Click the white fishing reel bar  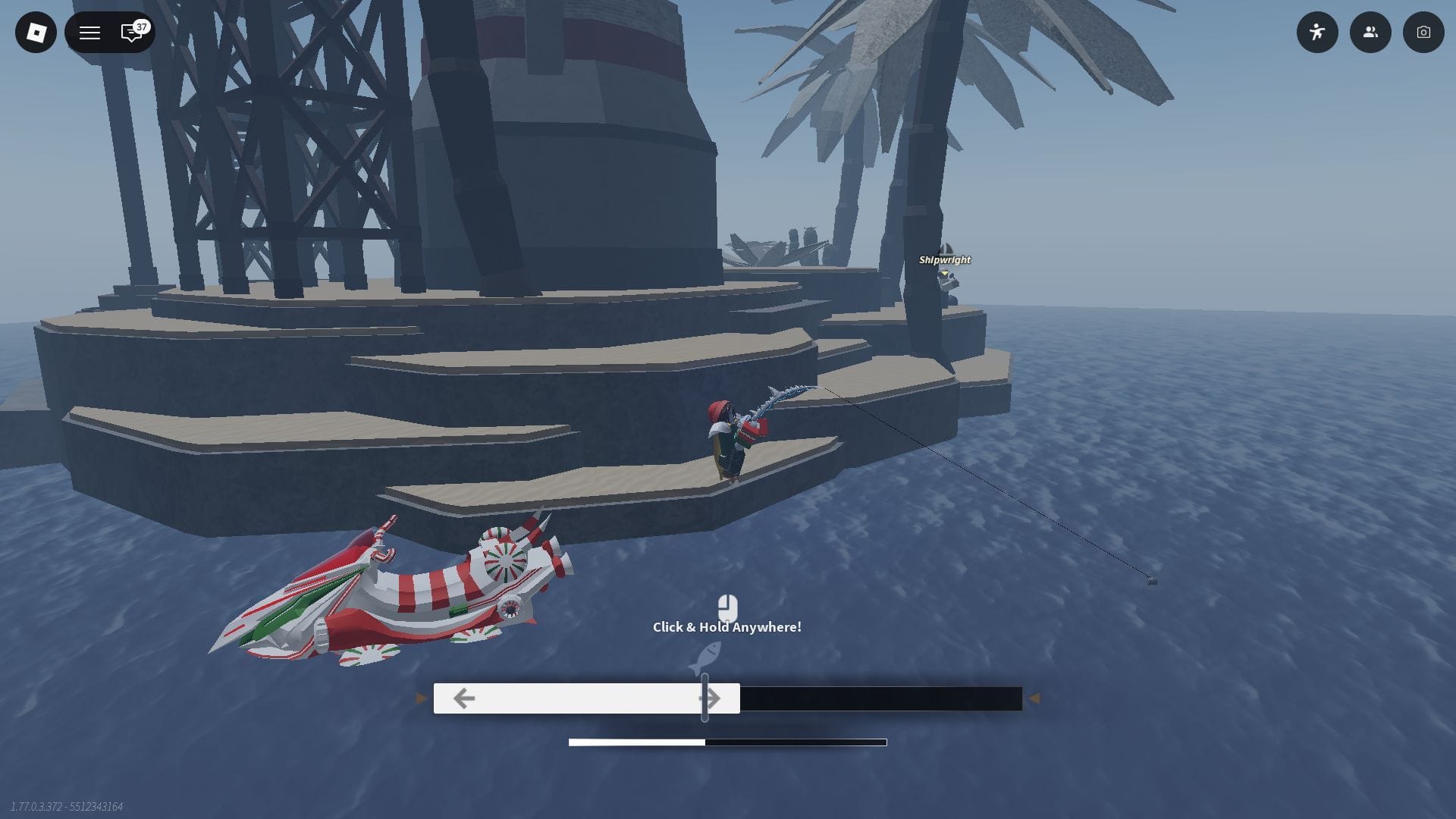(585, 698)
